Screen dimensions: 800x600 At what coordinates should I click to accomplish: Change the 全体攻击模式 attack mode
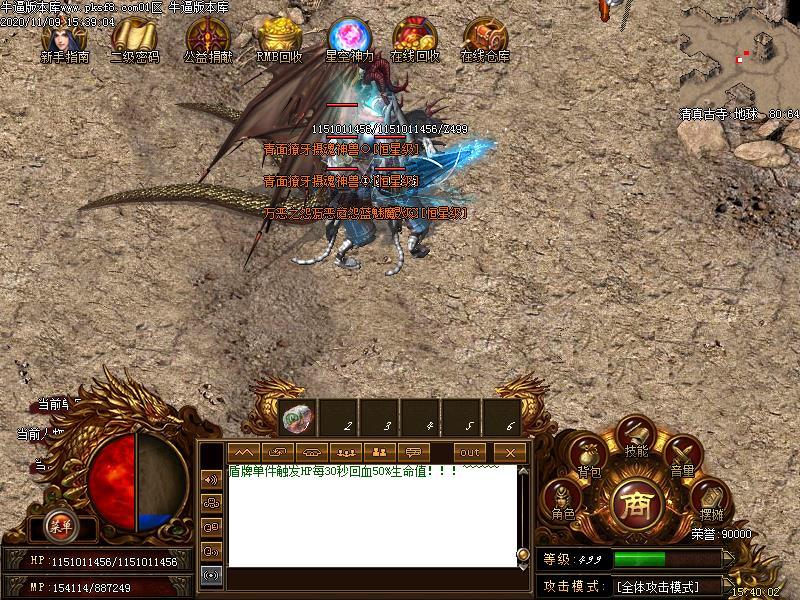click(670, 586)
